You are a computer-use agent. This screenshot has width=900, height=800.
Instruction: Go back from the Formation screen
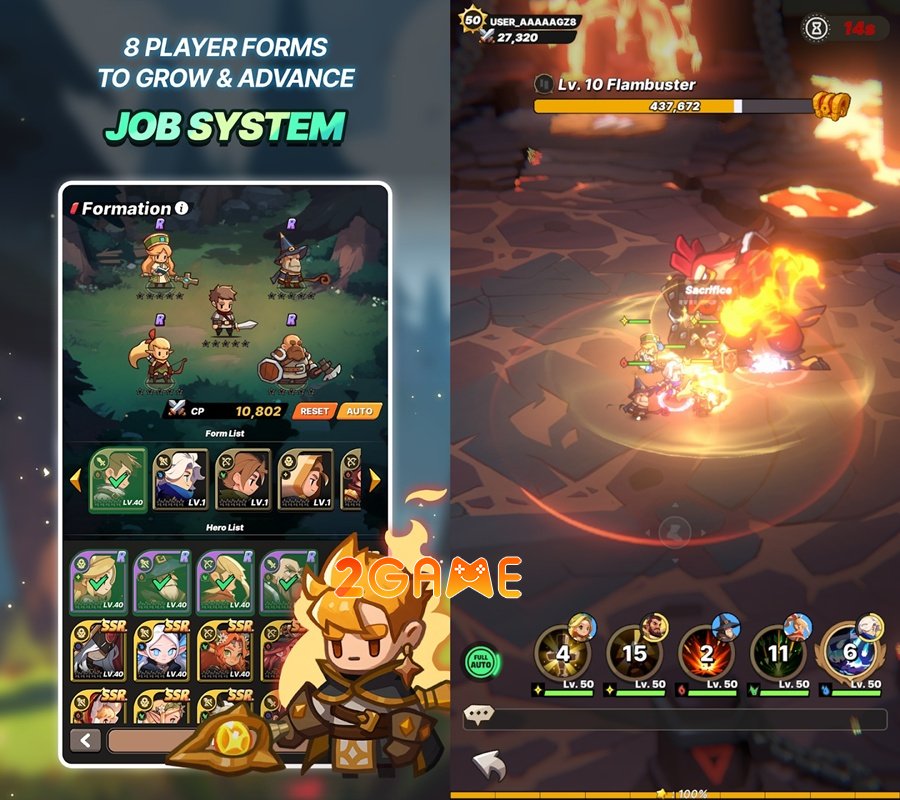(x=85, y=740)
